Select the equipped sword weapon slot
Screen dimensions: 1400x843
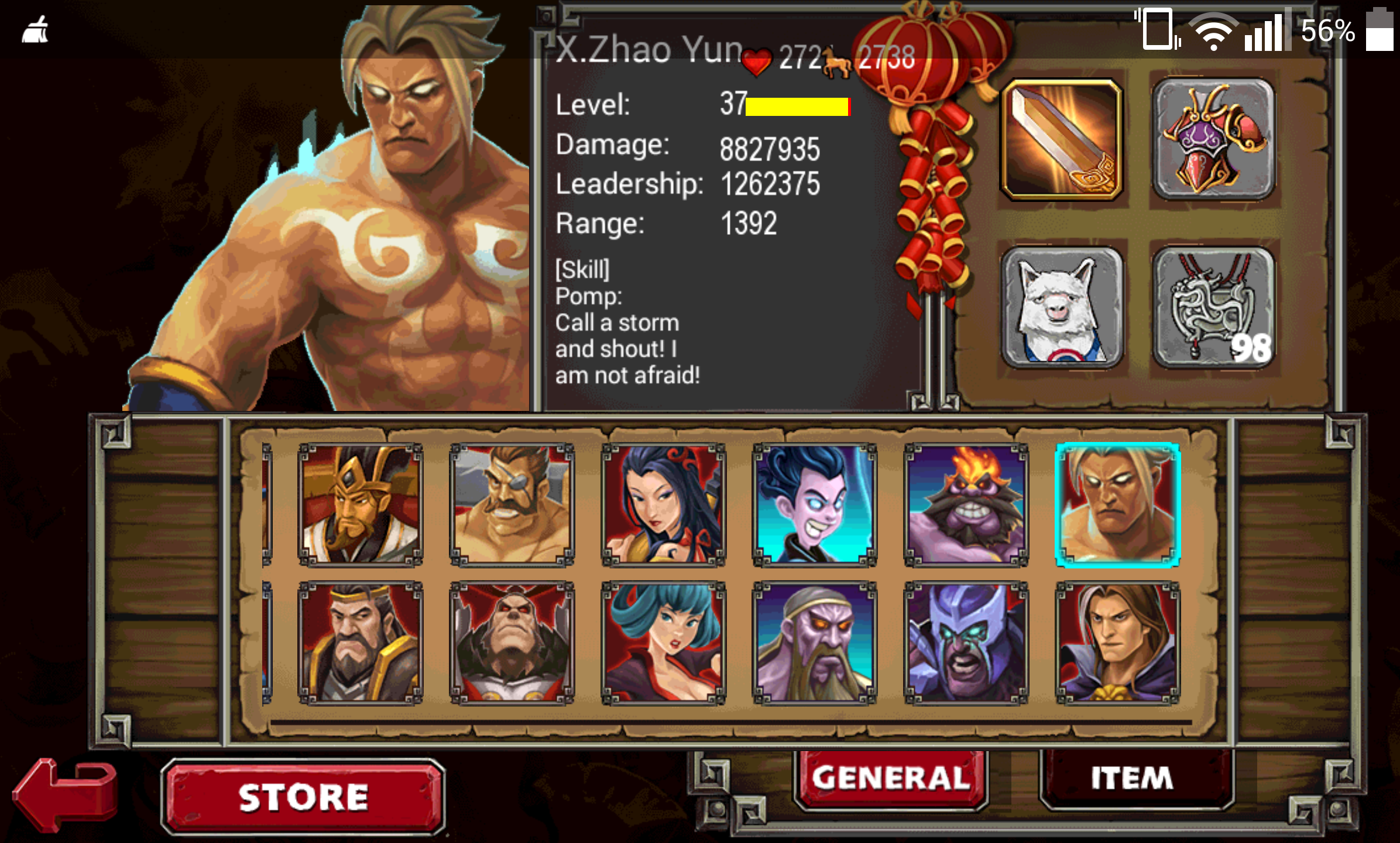tap(1062, 140)
